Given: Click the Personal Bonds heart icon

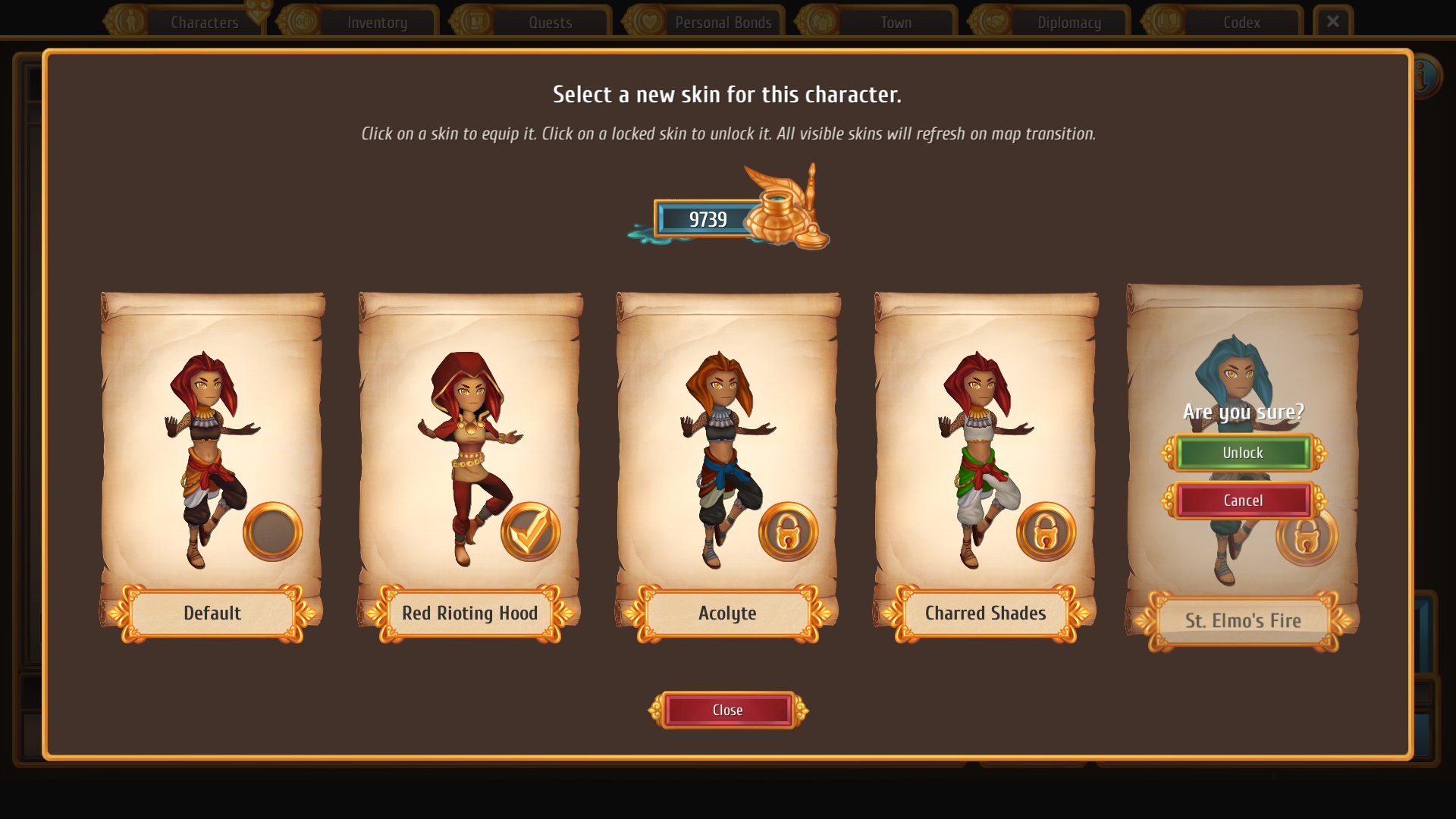Looking at the screenshot, I should pos(649,20).
